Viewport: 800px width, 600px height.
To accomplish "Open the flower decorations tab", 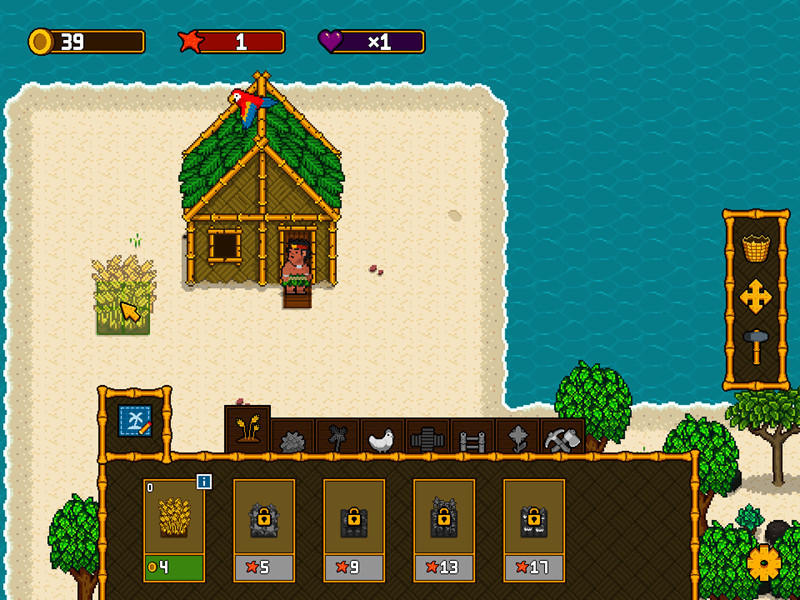I will click(518, 438).
